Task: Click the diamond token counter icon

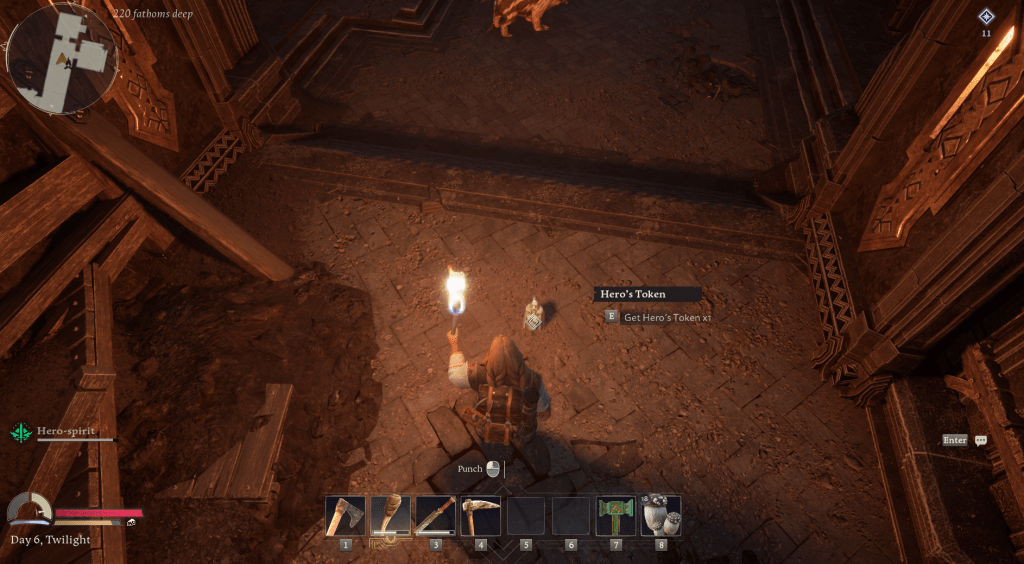Action: [986, 16]
